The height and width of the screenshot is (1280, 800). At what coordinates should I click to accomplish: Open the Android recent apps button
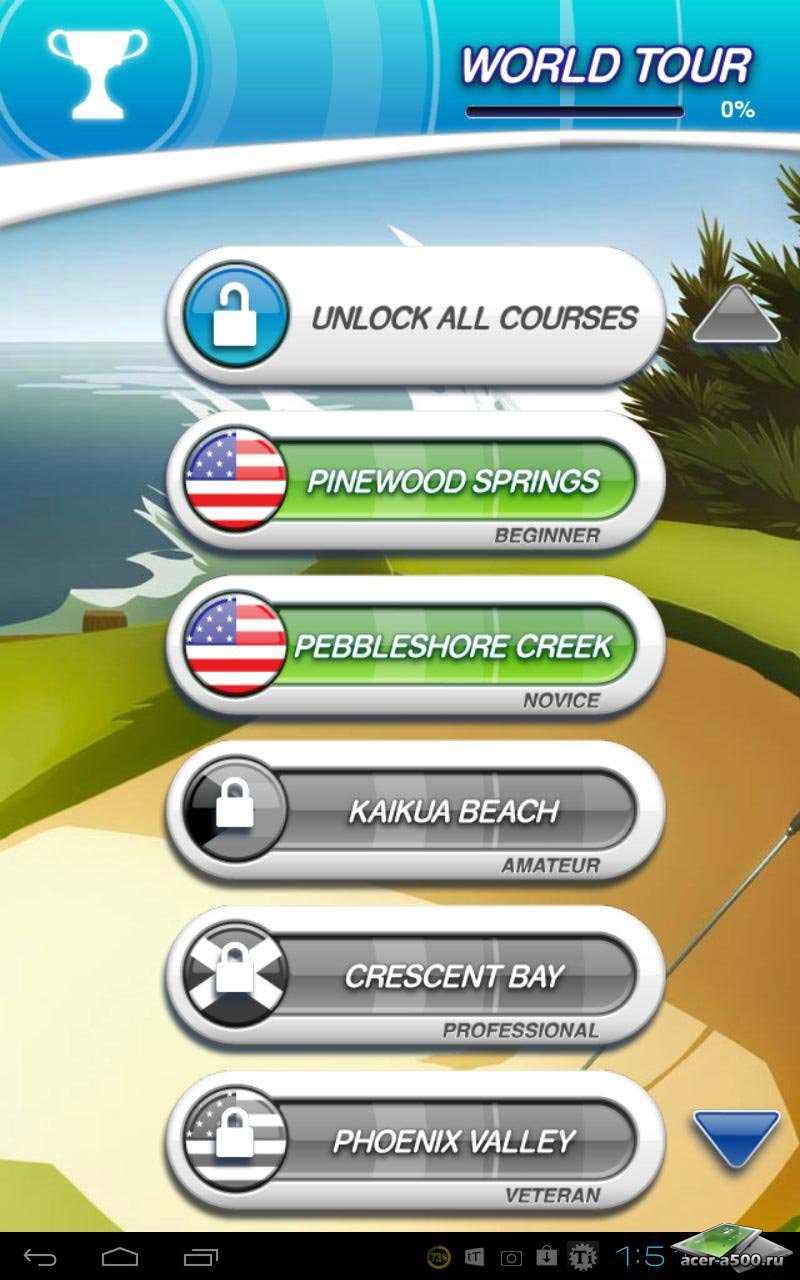coord(200,1256)
